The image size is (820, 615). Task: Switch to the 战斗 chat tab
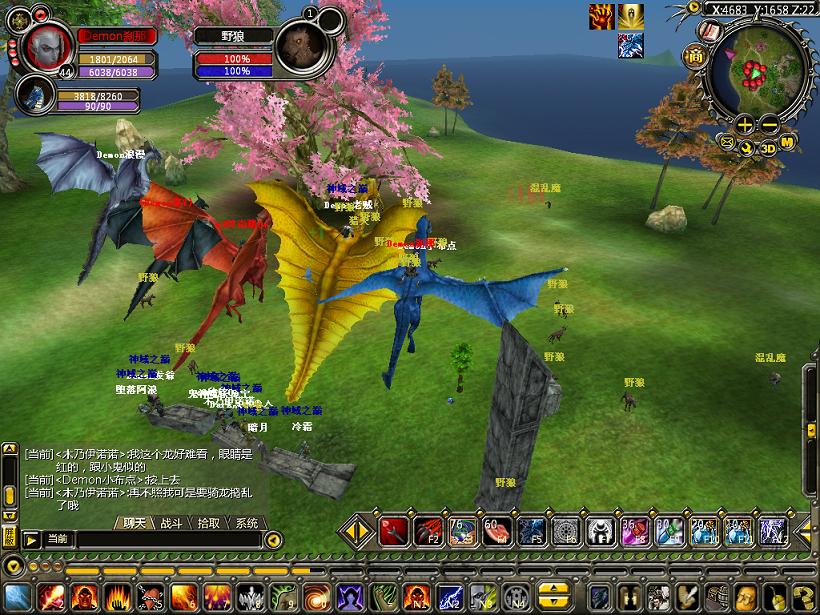coord(171,523)
